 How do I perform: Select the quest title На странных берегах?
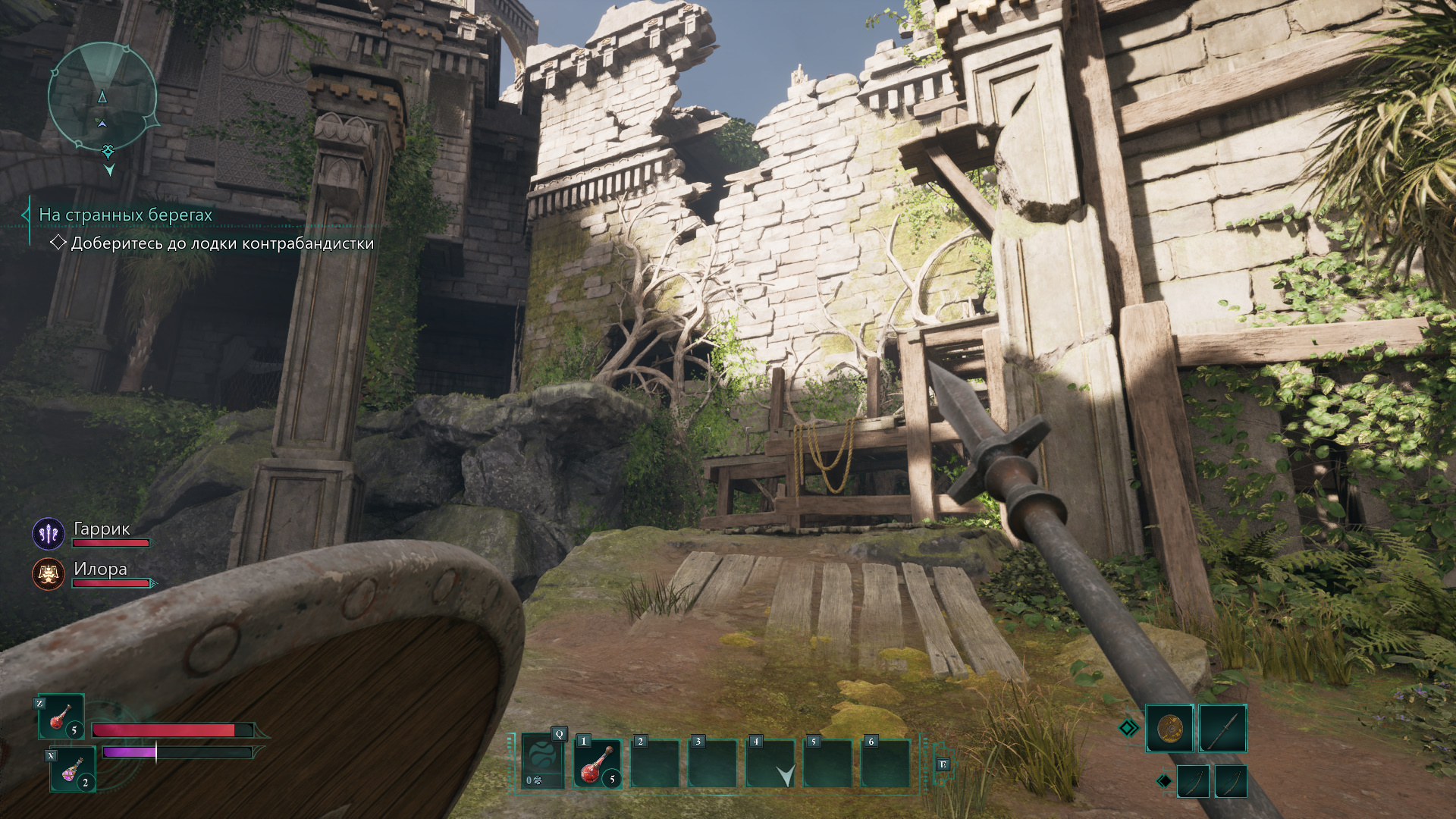coord(126,215)
